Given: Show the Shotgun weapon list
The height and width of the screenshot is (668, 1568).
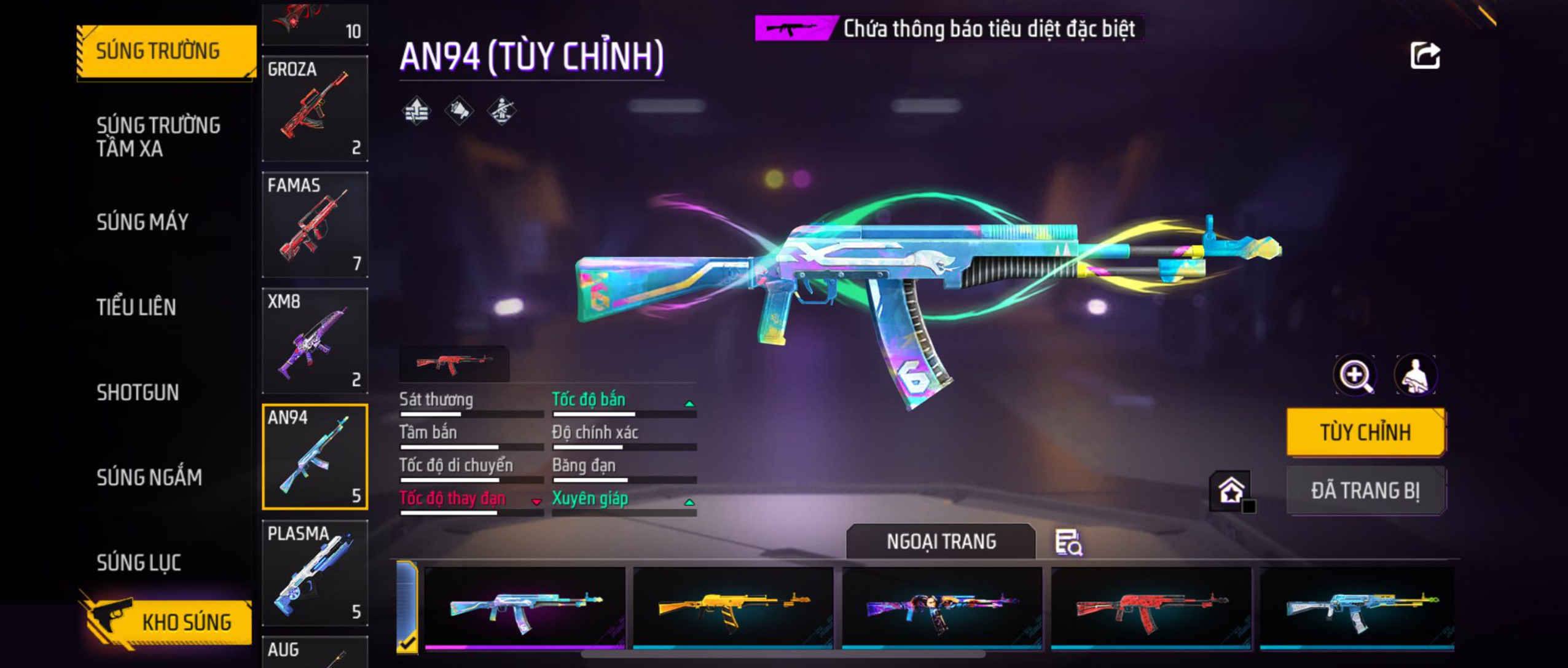Looking at the screenshot, I should tap(138, 392).
